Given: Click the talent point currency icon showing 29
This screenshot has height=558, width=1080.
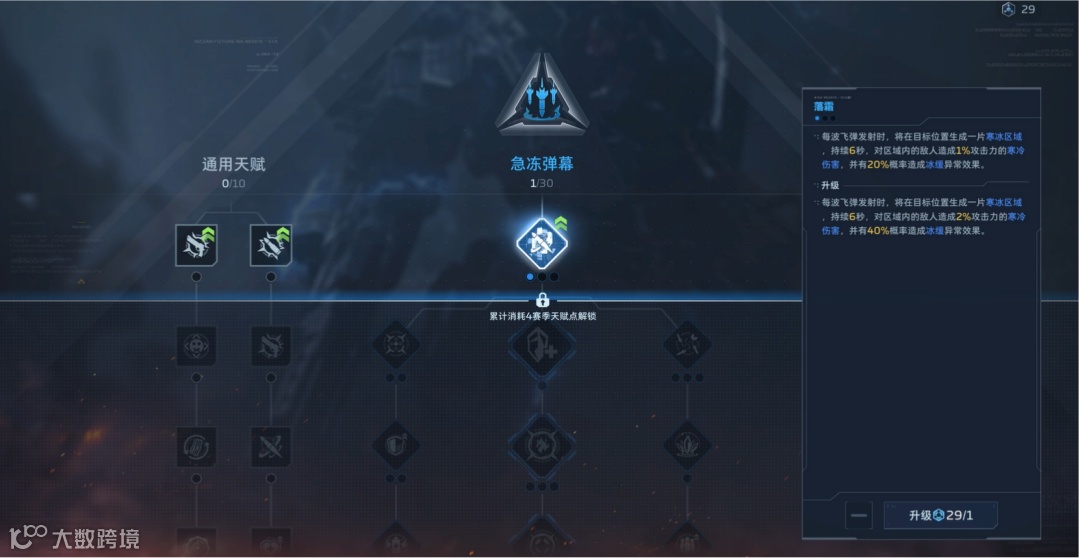Looking at the screenshot, I should 1007,10.
